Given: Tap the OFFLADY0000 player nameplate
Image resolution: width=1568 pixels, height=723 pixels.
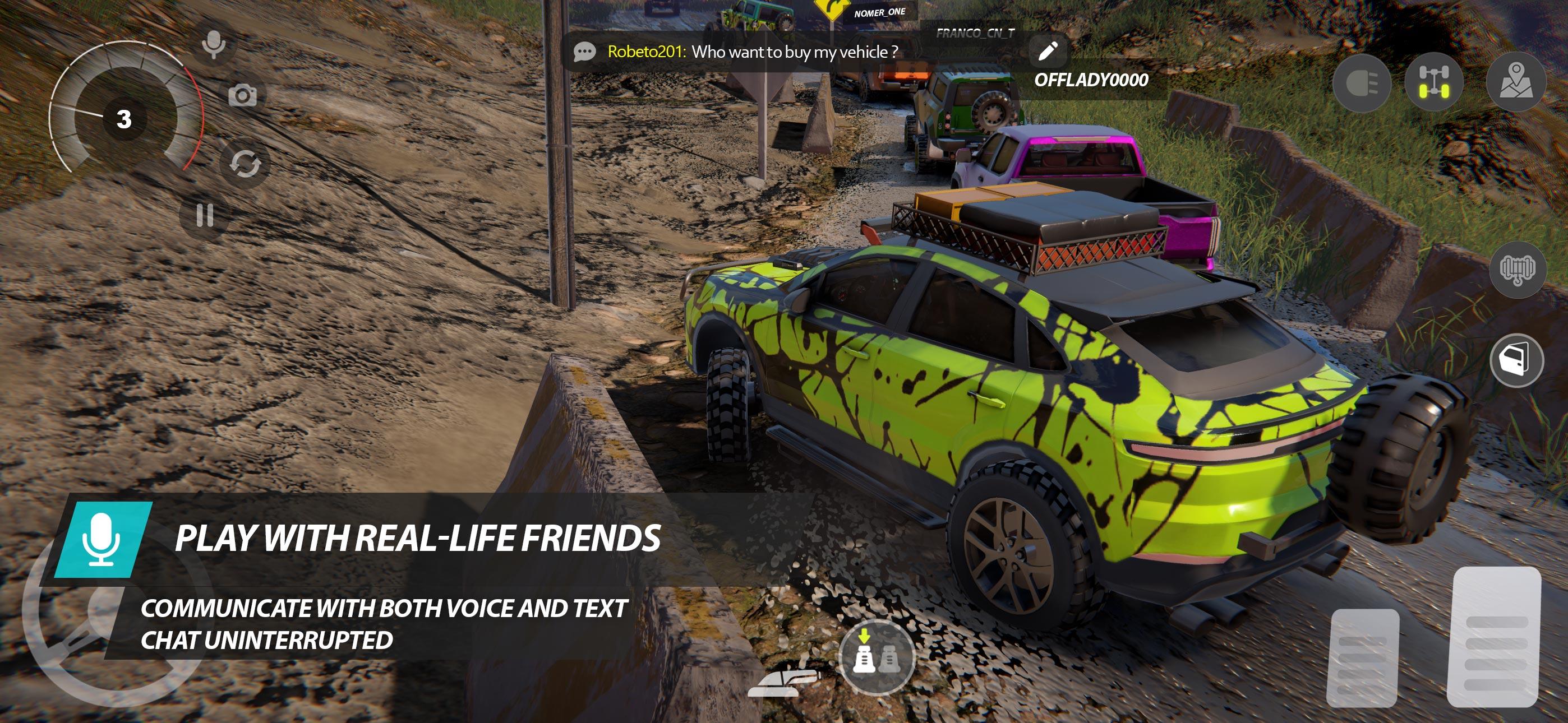Looking at the screenshot, I should tap(1089, 78).
